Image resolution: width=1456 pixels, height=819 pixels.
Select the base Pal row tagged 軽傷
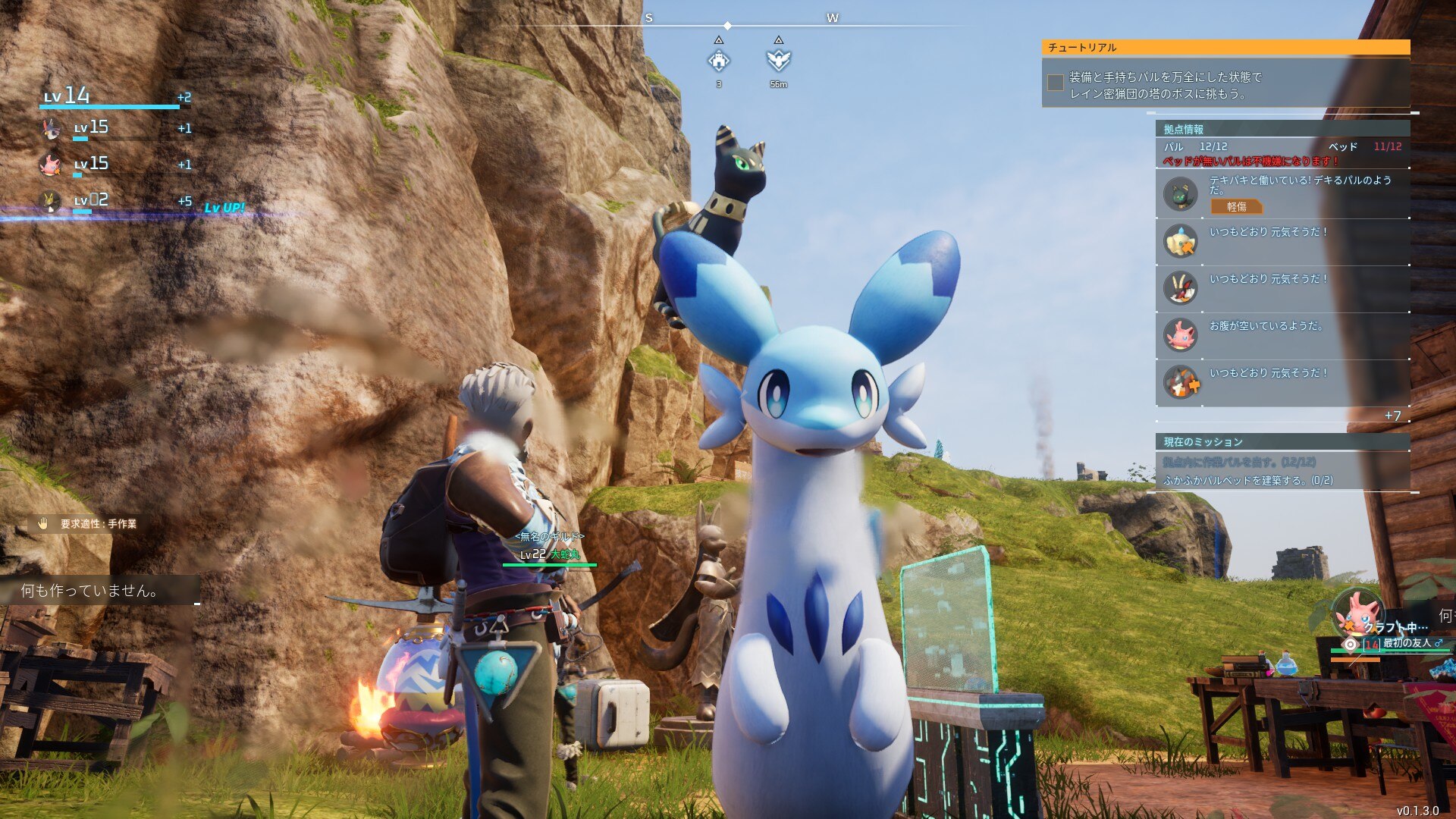coord(1282,194)
